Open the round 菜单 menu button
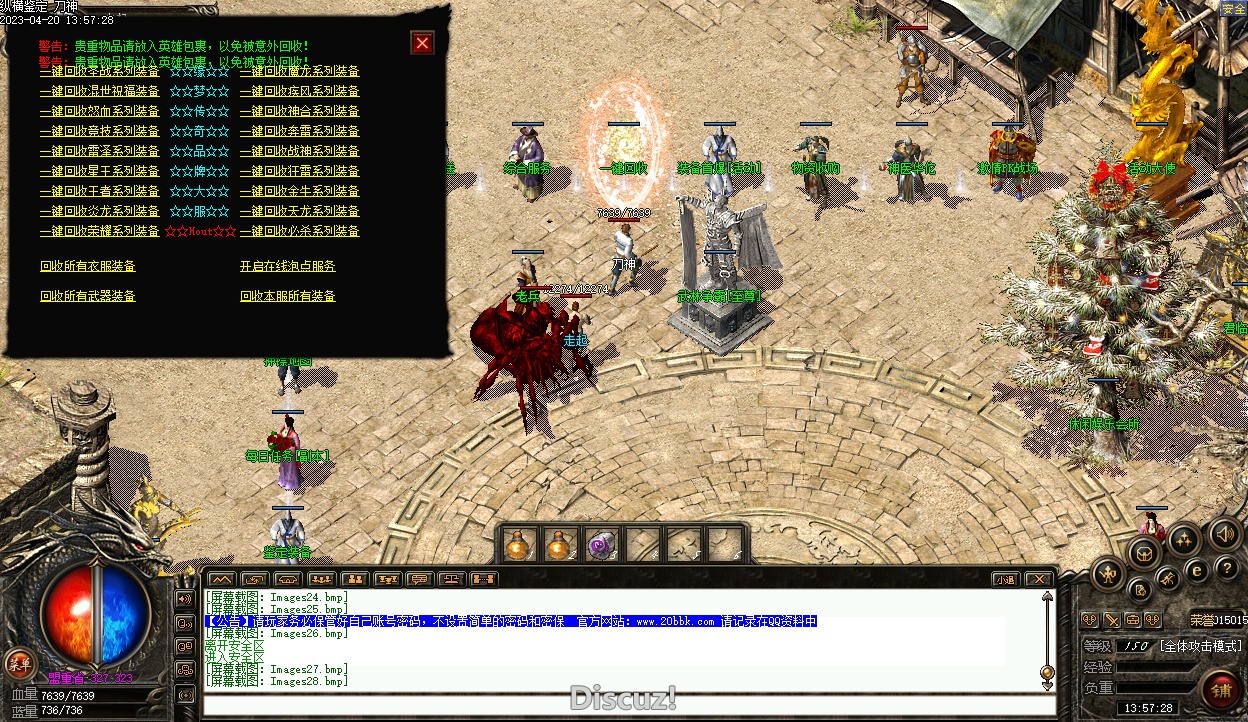The height and width of the screenshot is (722, 1248). click(x=18, y=662)
